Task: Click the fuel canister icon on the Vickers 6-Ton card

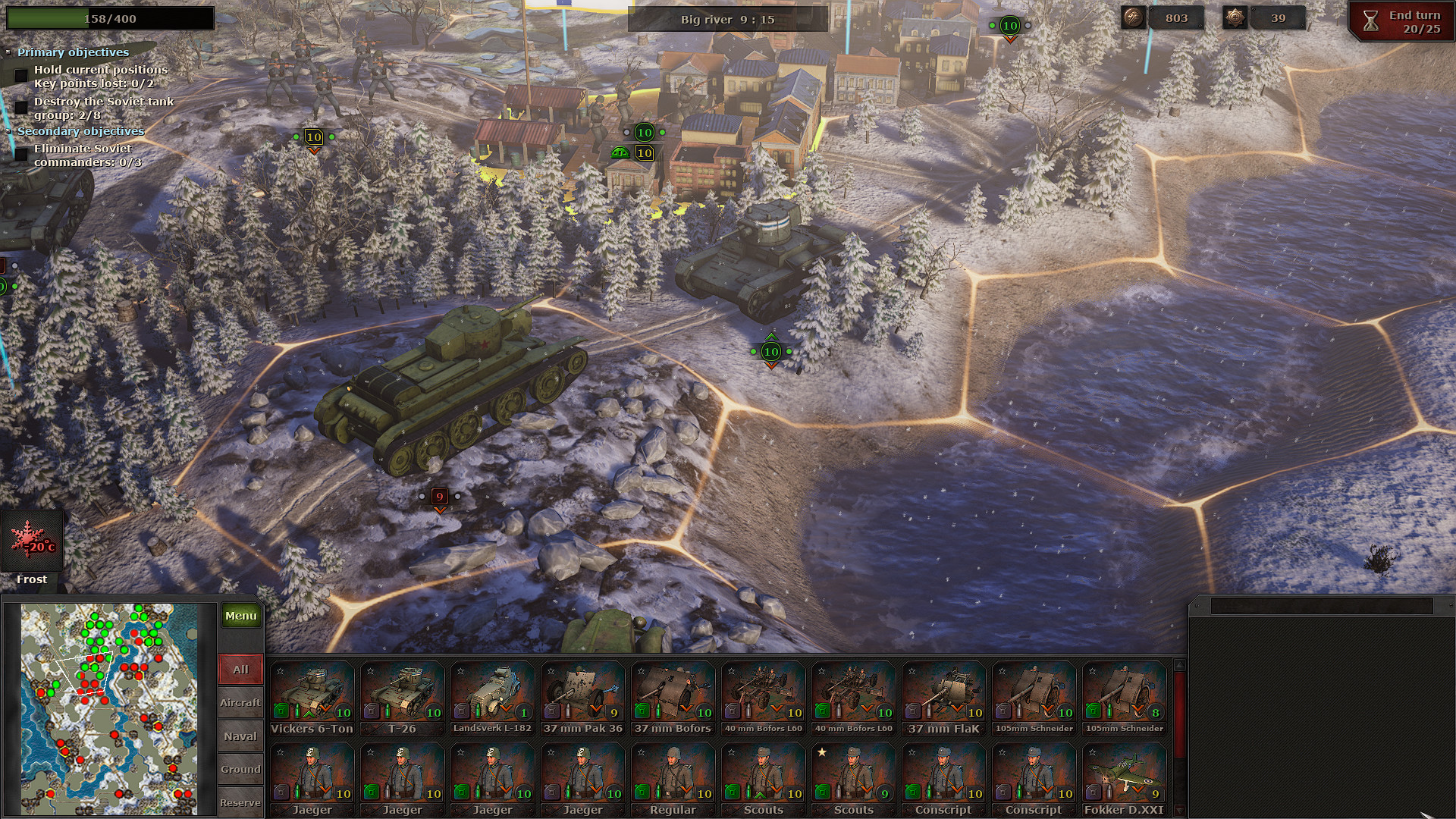Action: tap(280, 711)
